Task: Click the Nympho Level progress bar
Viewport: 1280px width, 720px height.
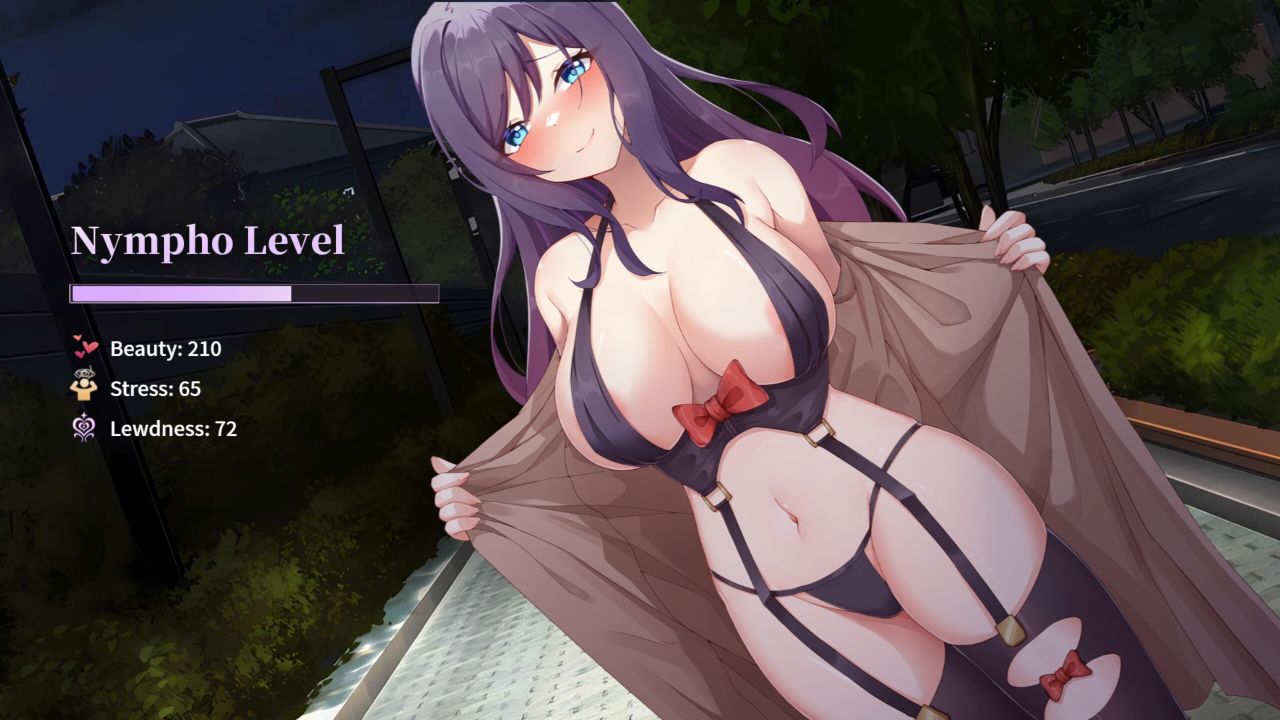Action: pyautogui.click(x=253, y=293)
